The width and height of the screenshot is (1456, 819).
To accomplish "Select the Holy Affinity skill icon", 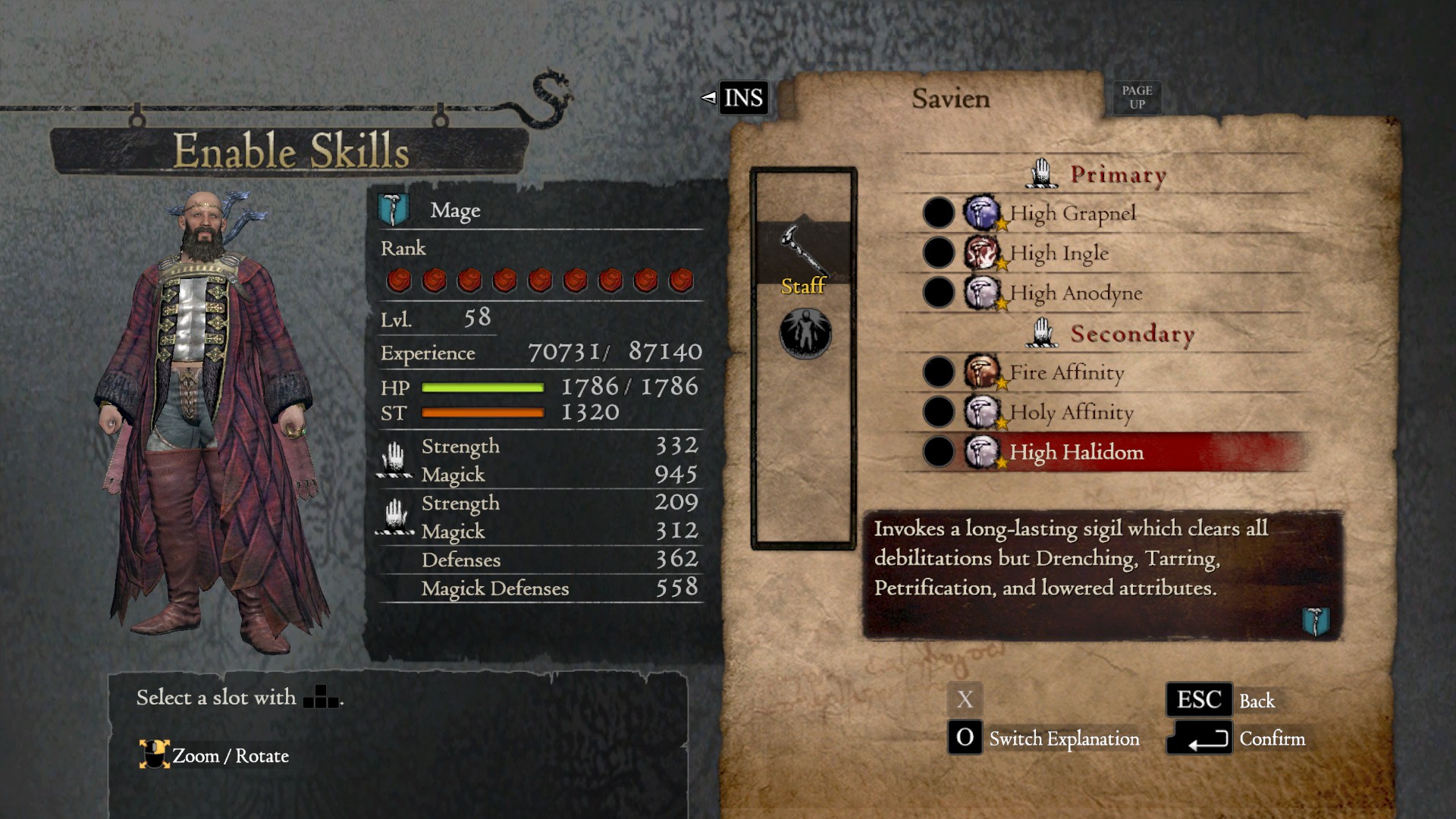I will coord(981,413).
